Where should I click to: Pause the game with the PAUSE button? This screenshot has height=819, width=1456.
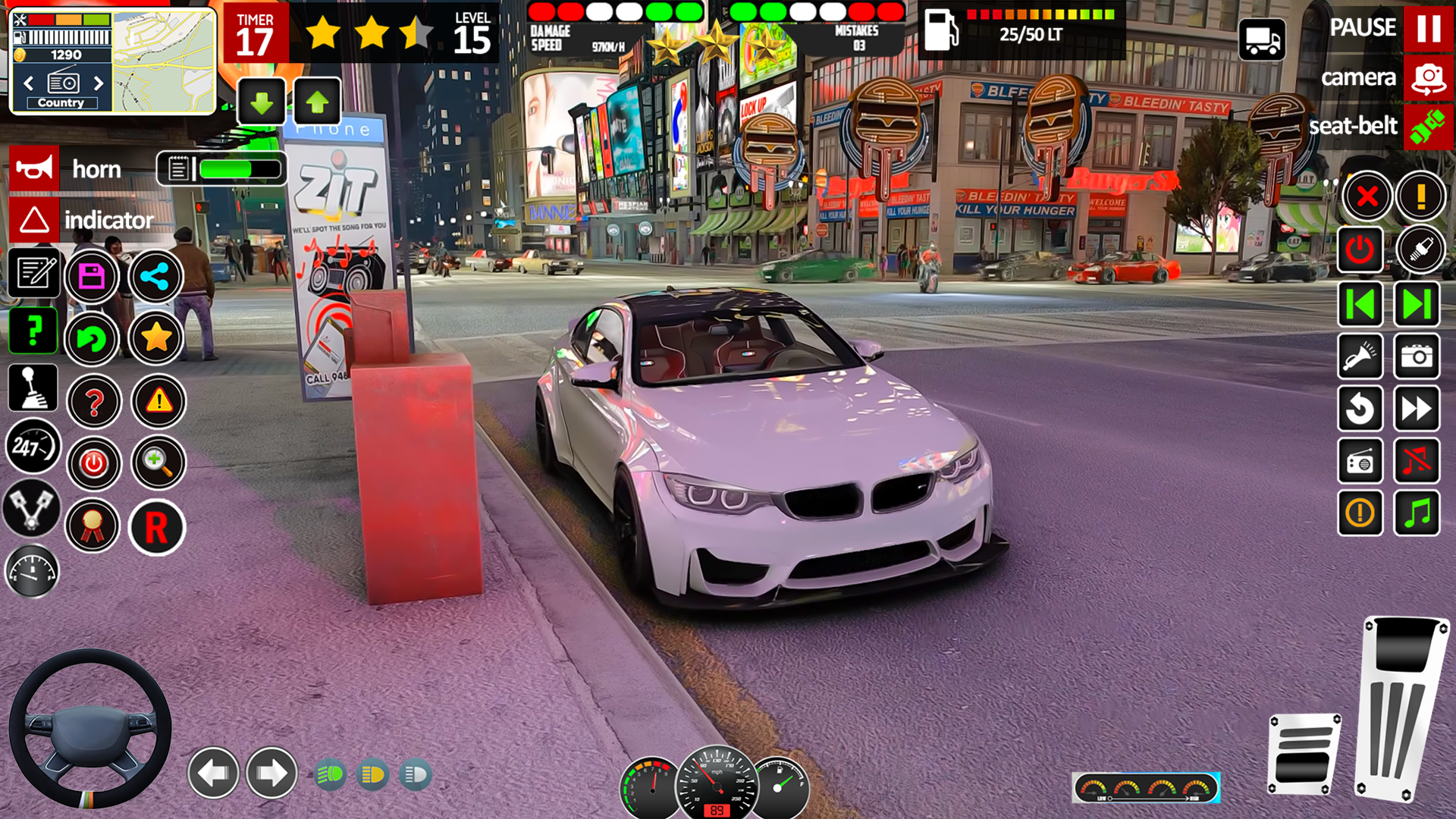coord(1428,28)
